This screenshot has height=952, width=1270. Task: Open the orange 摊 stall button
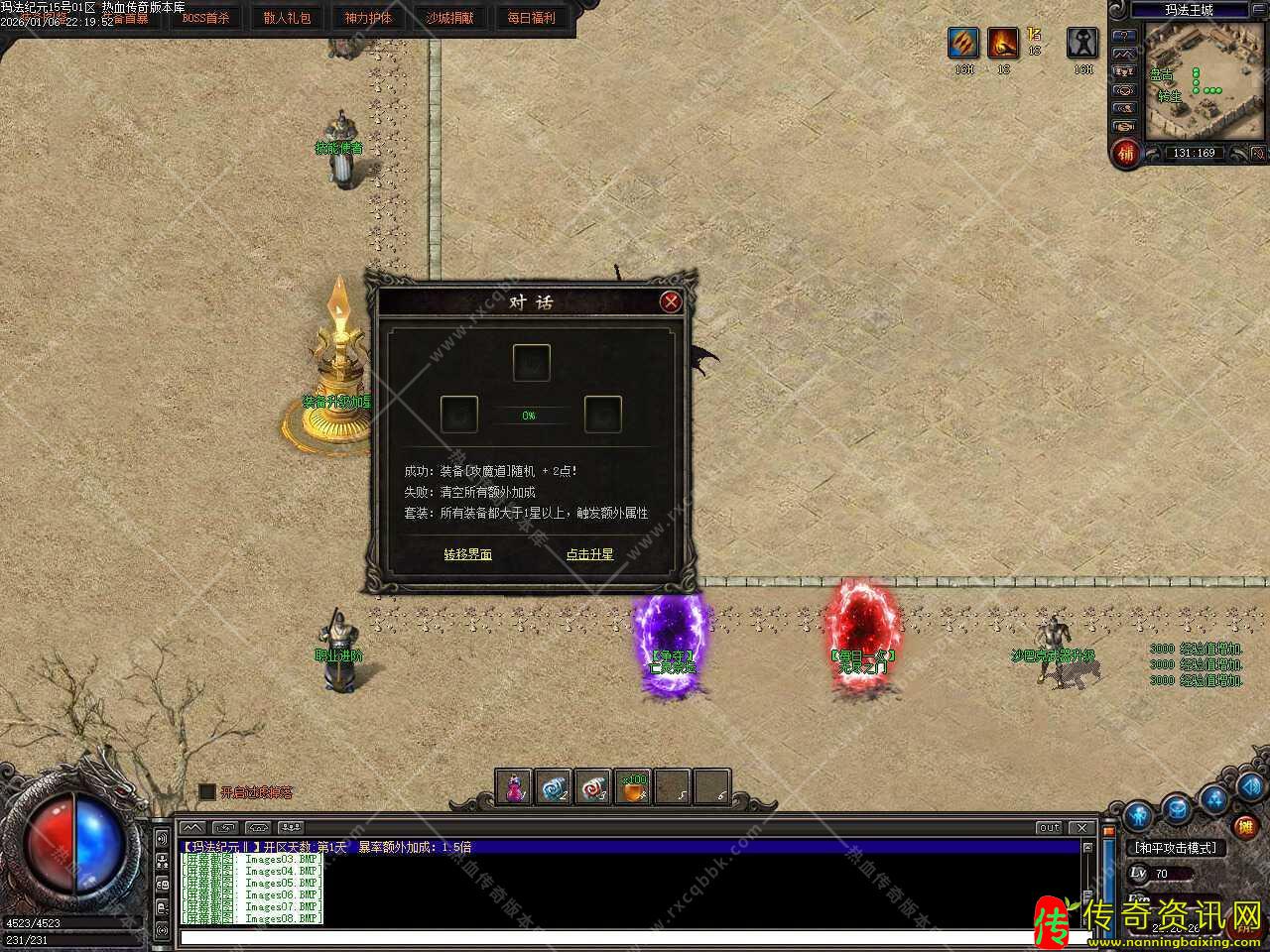(1244, 825)
